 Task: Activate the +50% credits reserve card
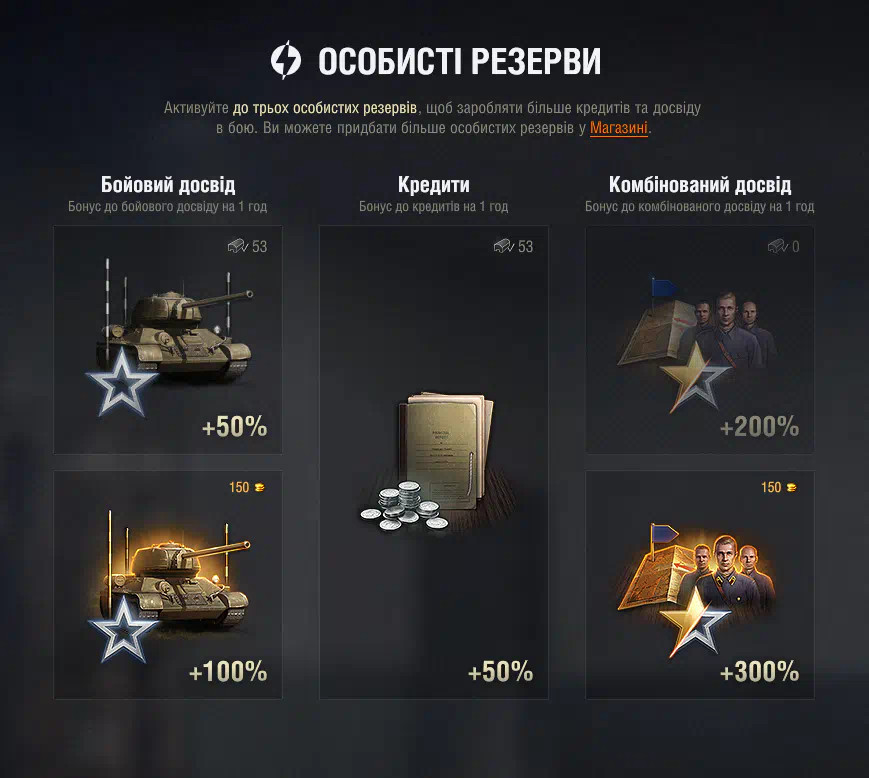[434, 462]
